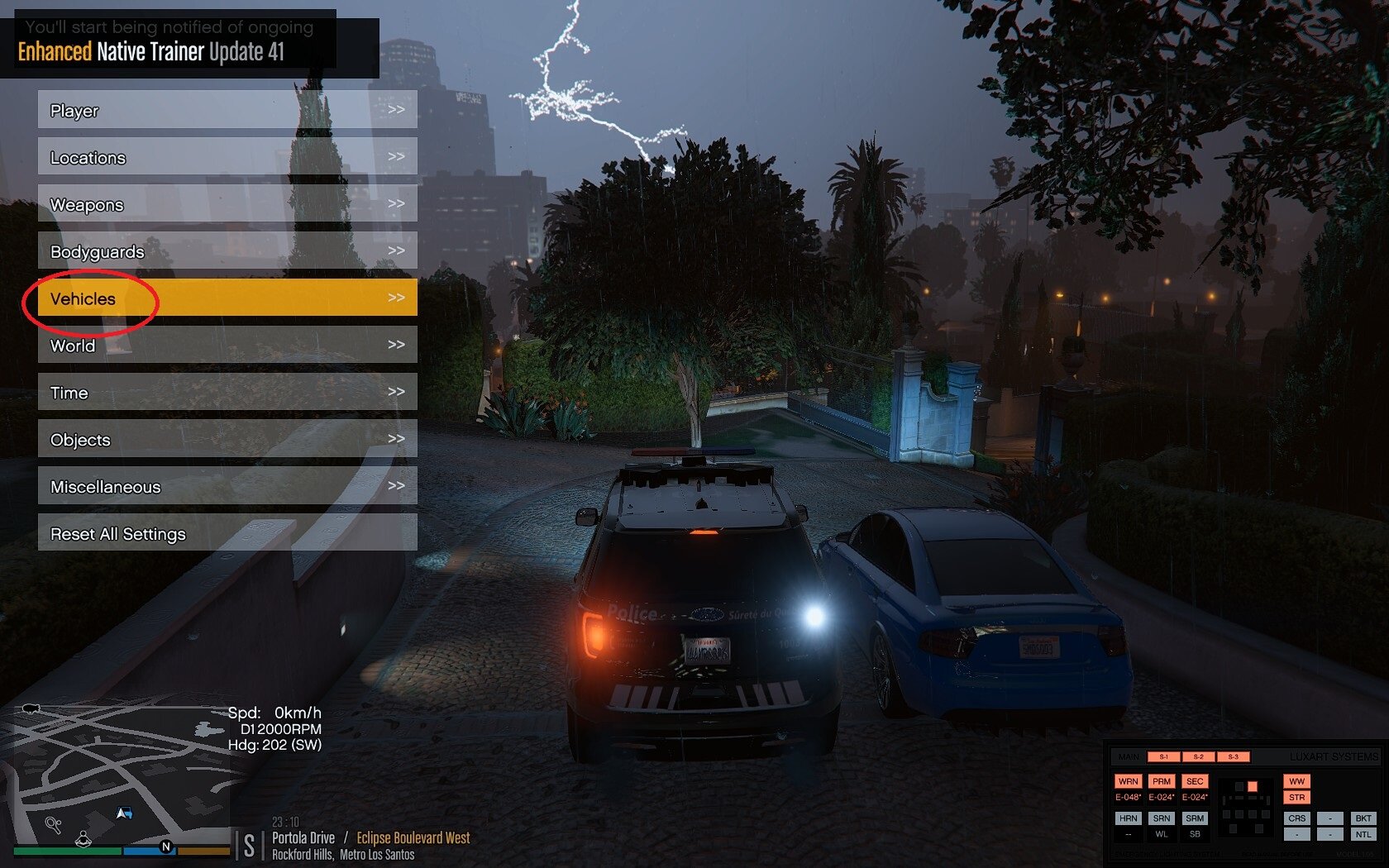Activate the HRN horn button
Screen dimensions: 1389x868
(1128, 818)
